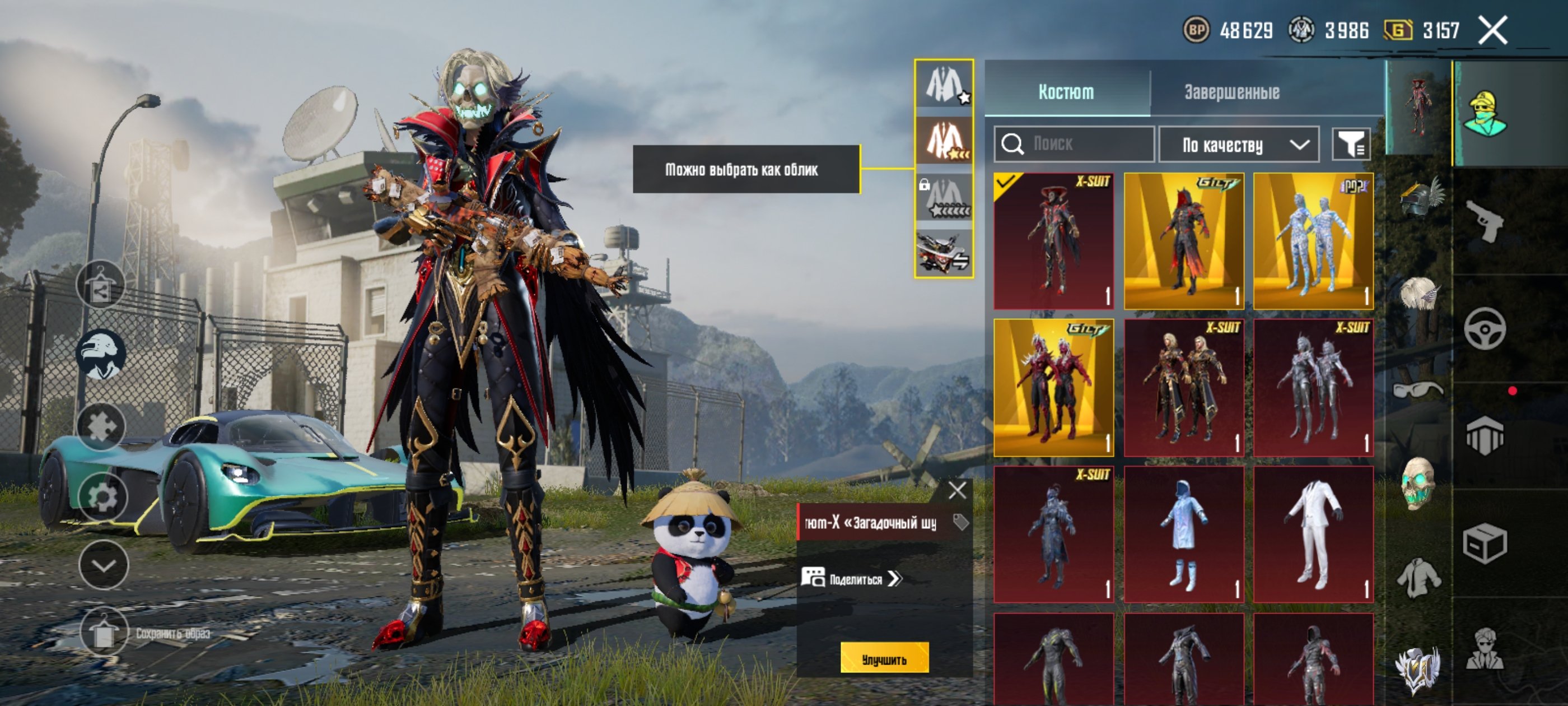Screen dimensions: 1568x706
Task: Tap the yellow Улучшить button
Action: (x=884, y=658)
